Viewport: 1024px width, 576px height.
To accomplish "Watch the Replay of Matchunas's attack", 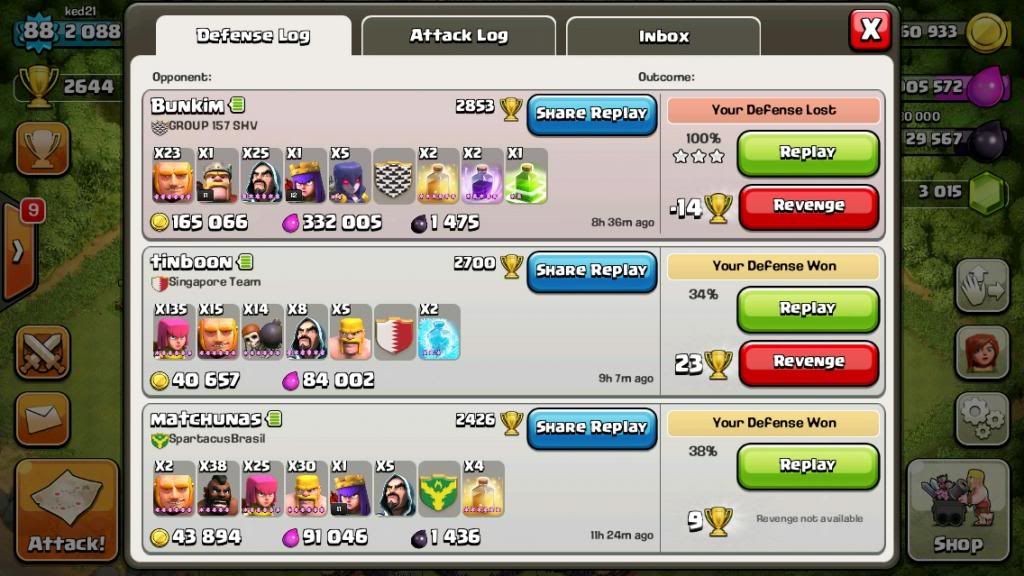I will 808,466.
